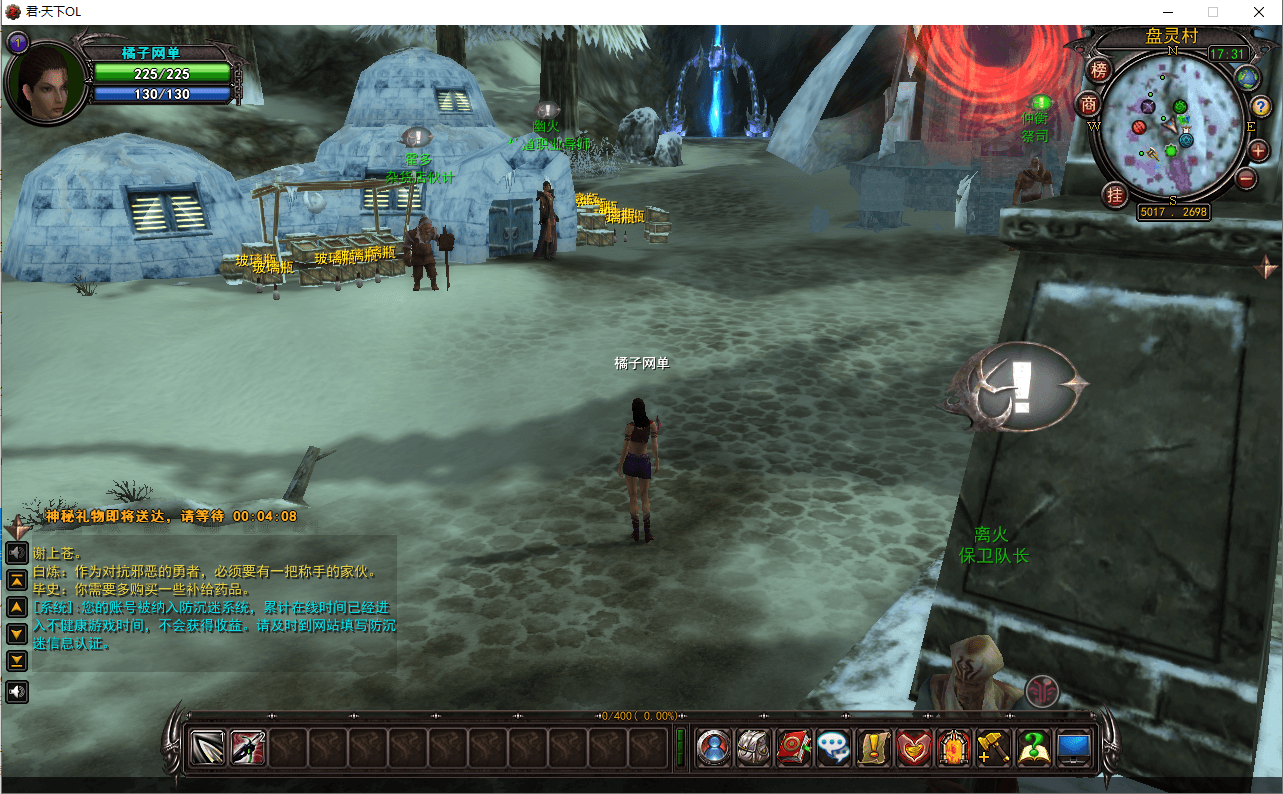Click the minimap's zoom-in plus button
1283x794 pixels.
pyautogui.click(x=1258, y=150)
